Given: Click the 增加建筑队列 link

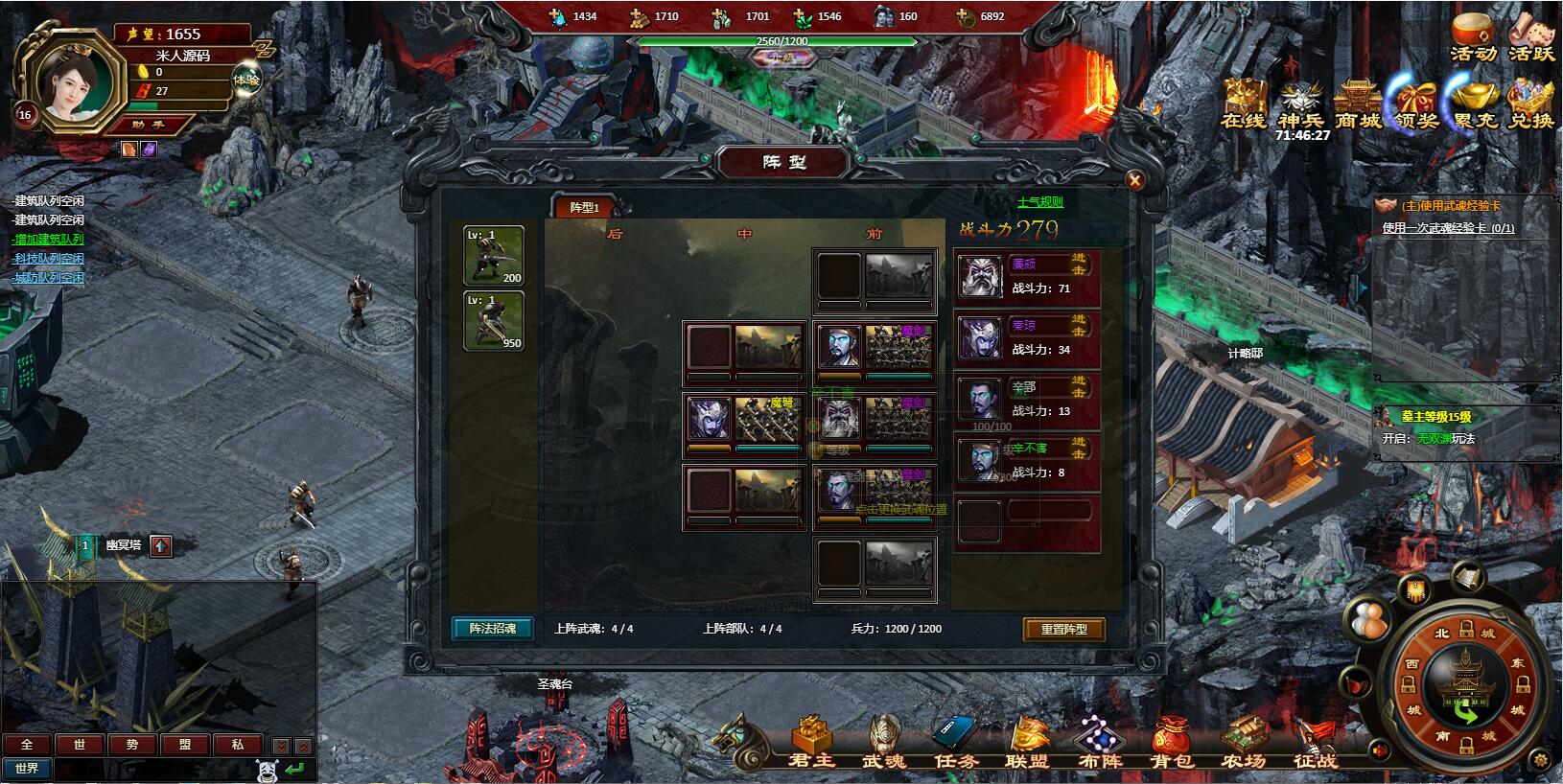Looking at the screenshot, I should pos(49,240).
